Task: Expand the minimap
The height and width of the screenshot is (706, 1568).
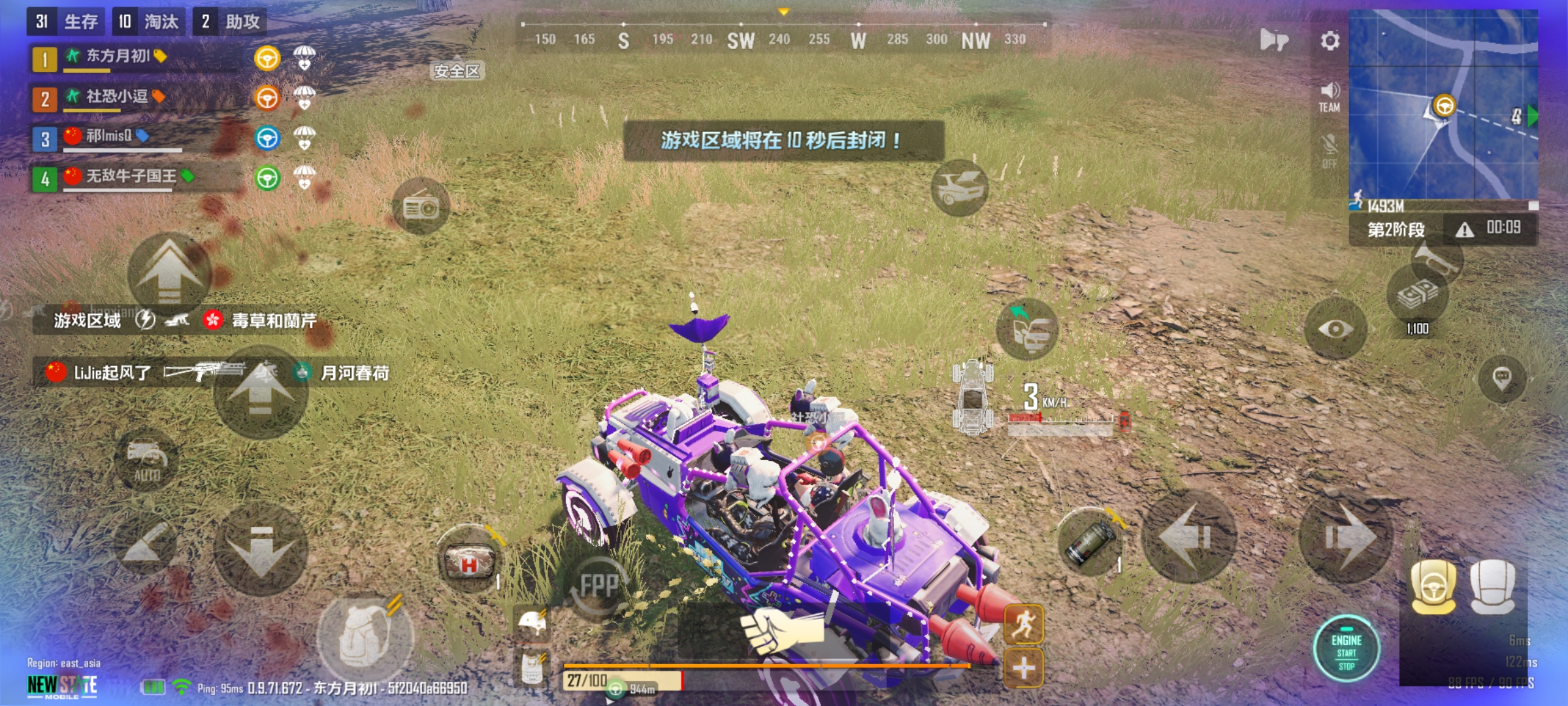Action: point(1443,105)
